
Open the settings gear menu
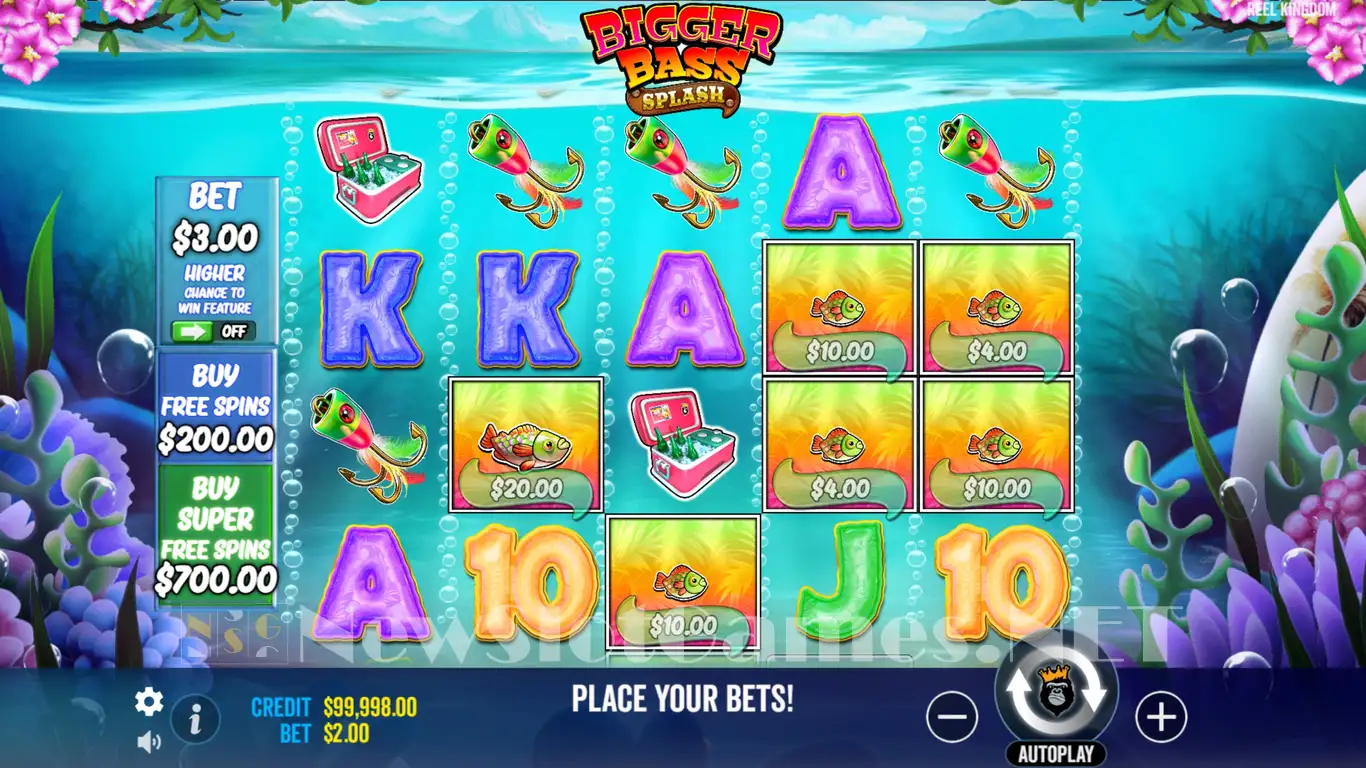click(149, 702)
